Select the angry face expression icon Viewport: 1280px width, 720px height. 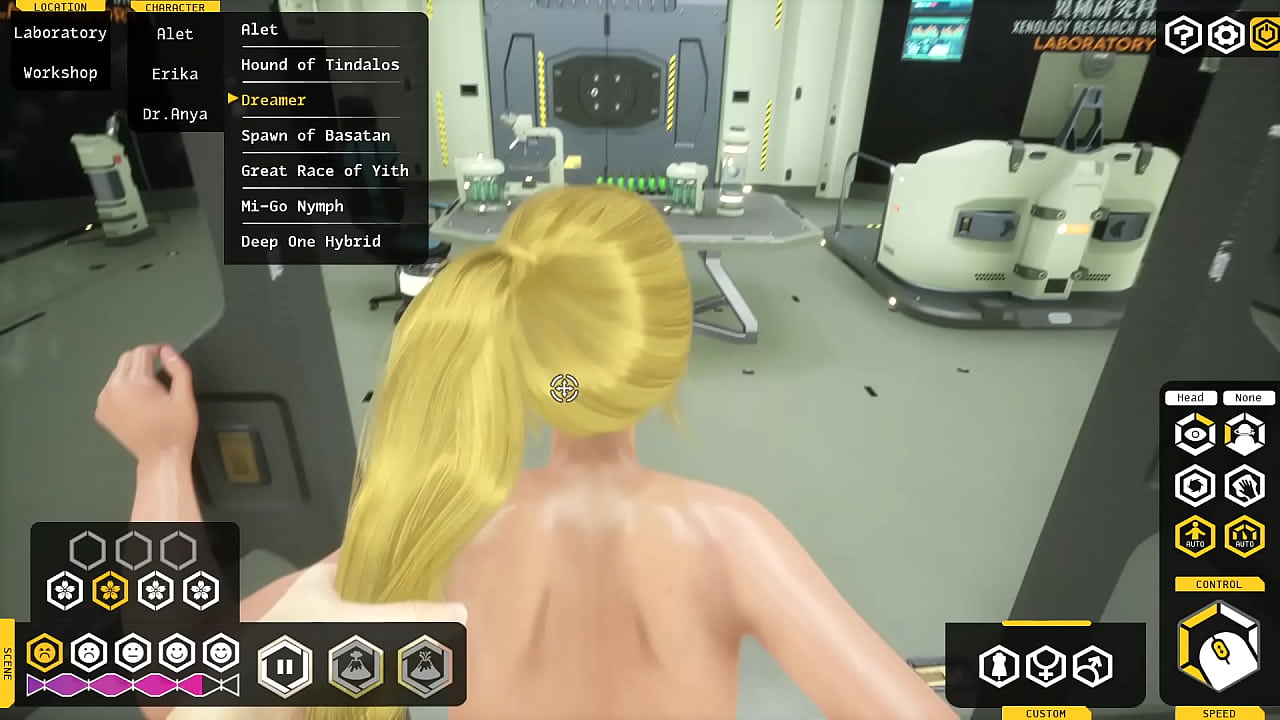pyautogui.click(x=44, y=653)
